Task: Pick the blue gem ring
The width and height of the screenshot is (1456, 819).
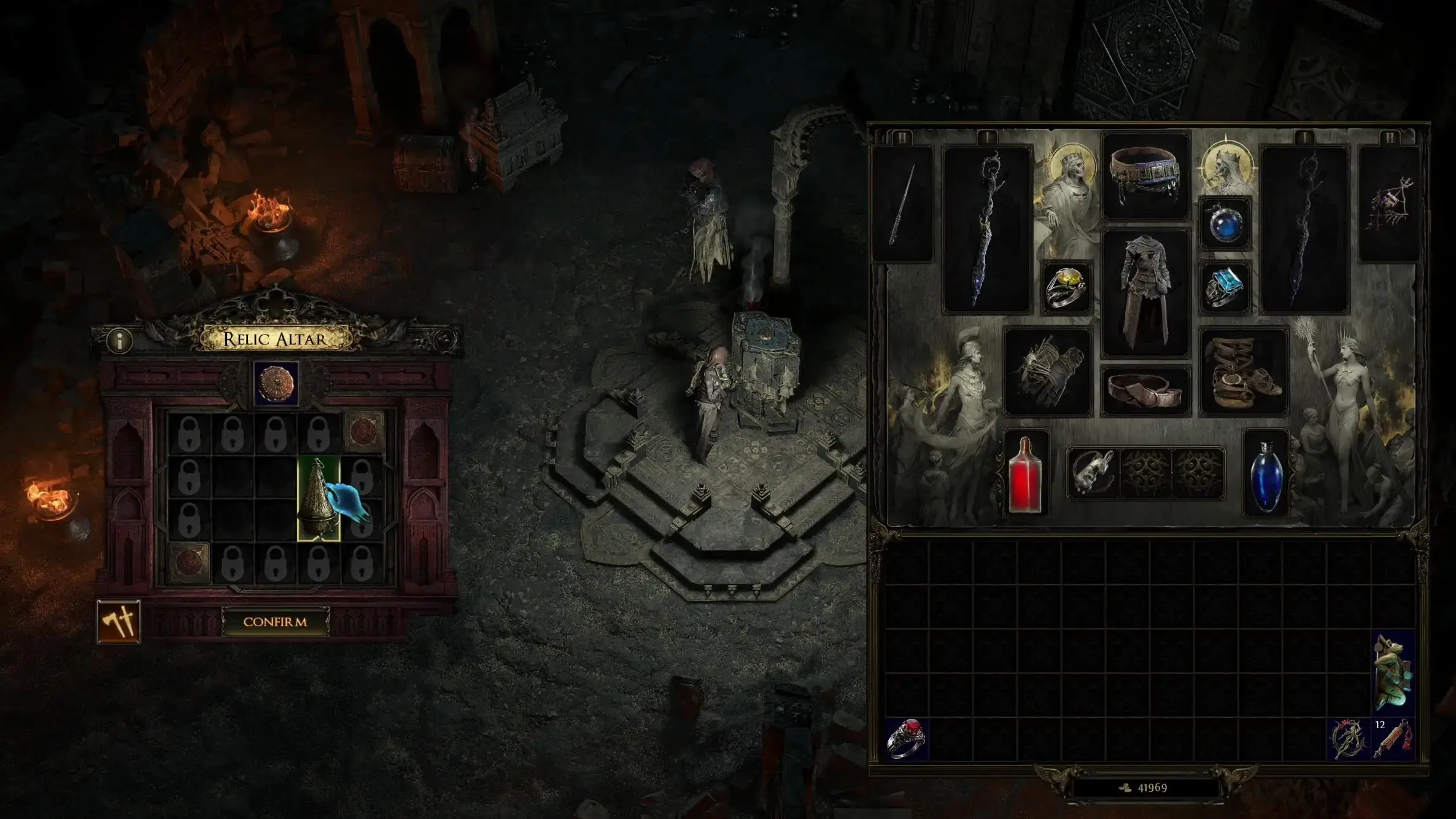Action: pyautogui.click(x=1225, y=287)
